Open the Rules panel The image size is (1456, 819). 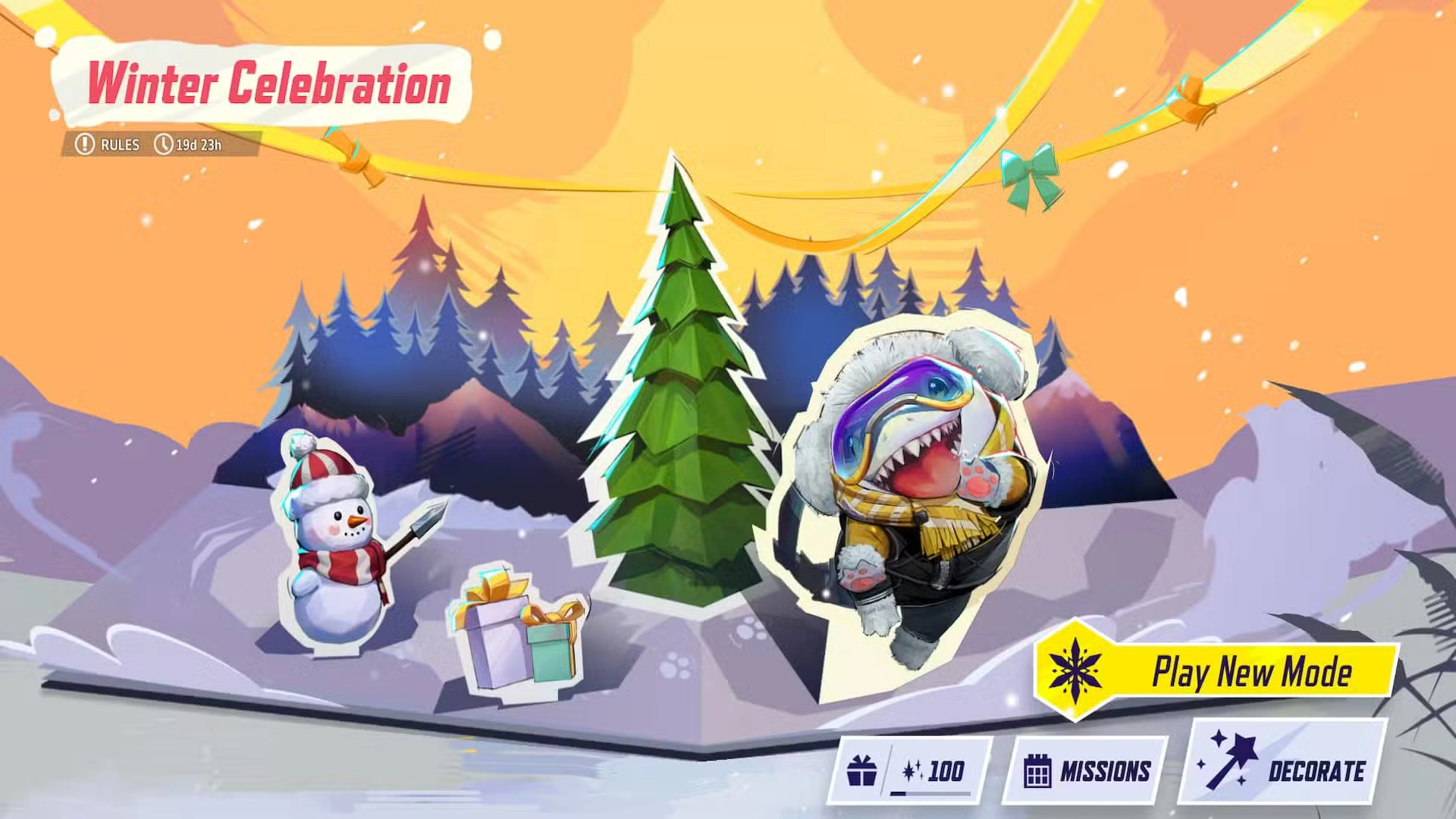(x=118, y=144)
